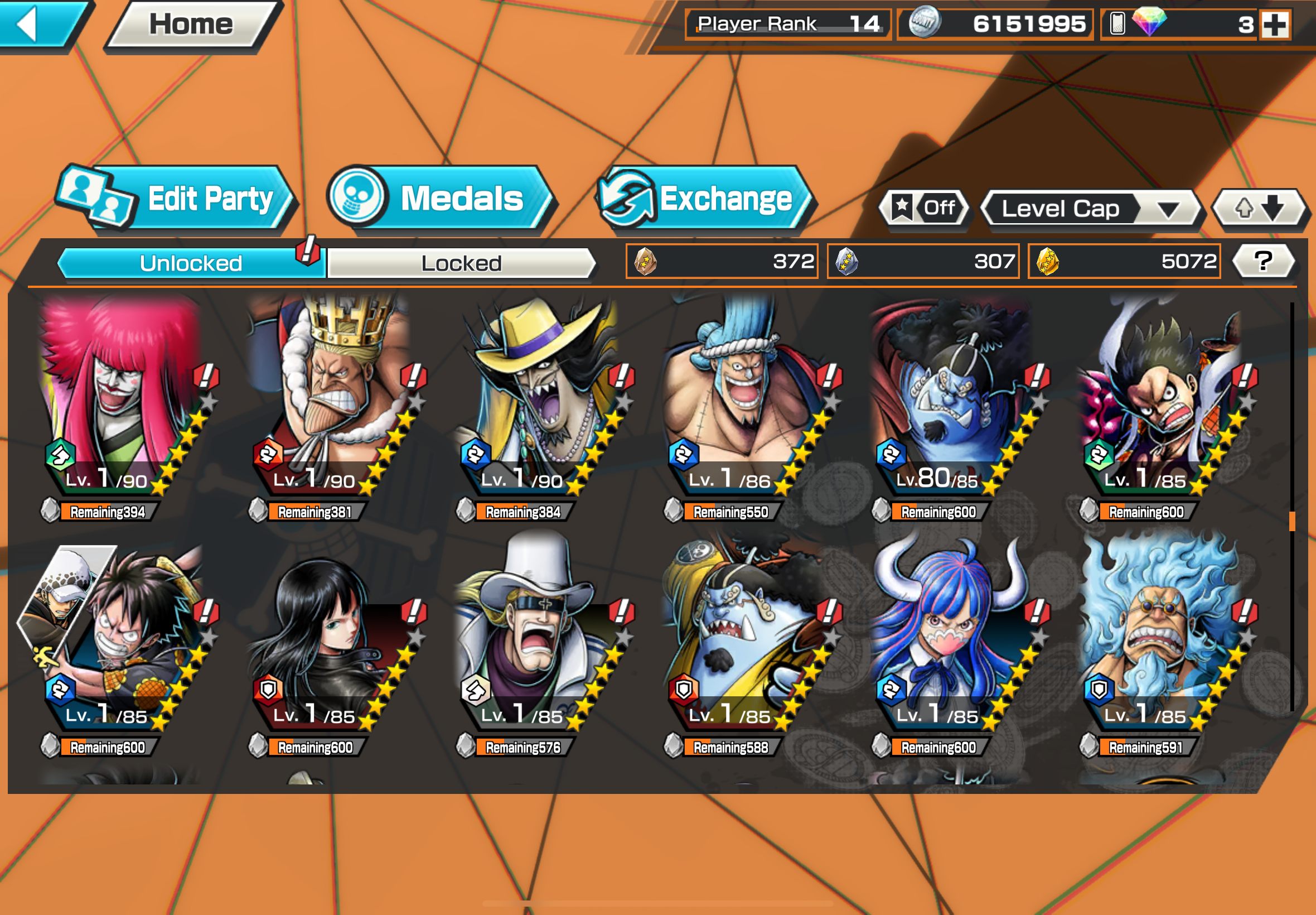Open the question mark help button

click(1262, 262)
